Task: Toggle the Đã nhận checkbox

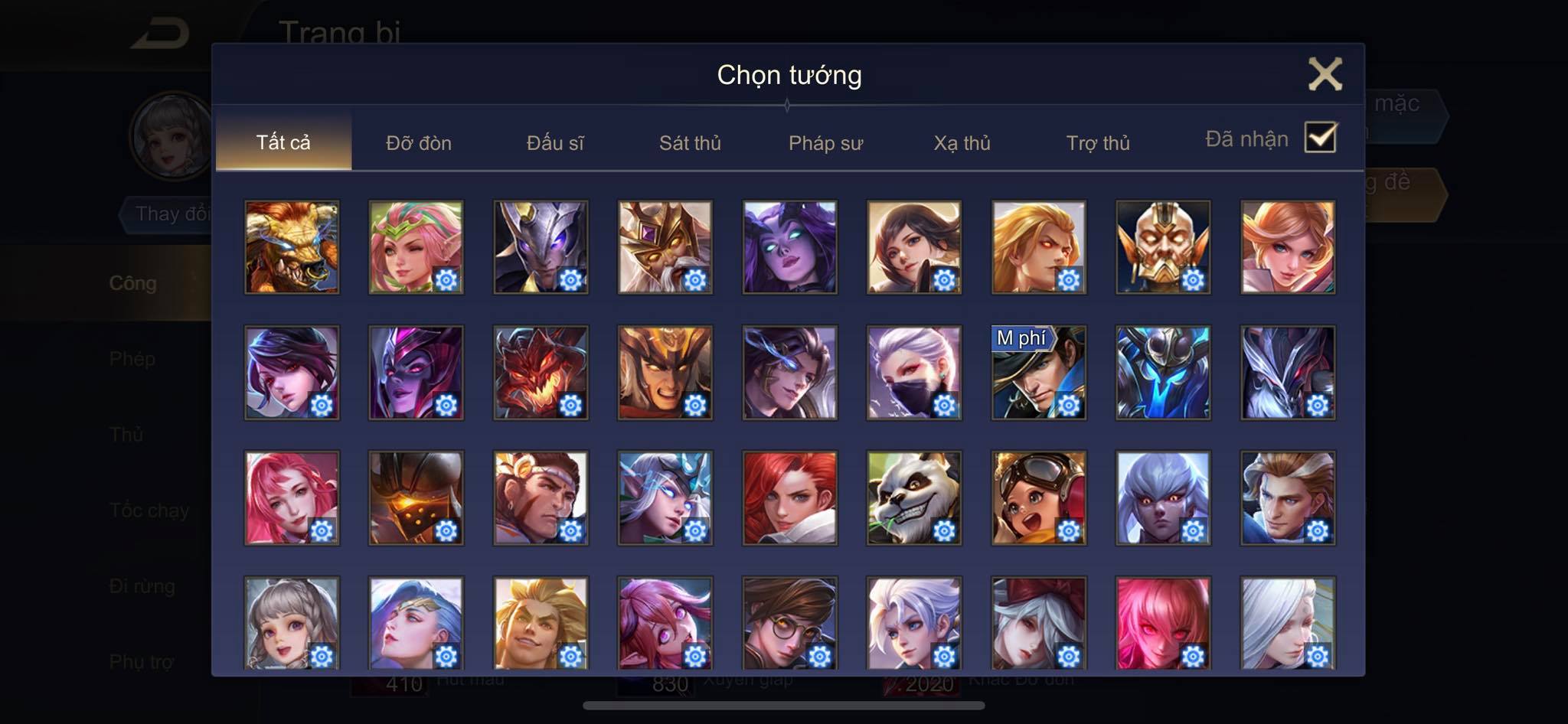Action: [x=1320, y=138]
